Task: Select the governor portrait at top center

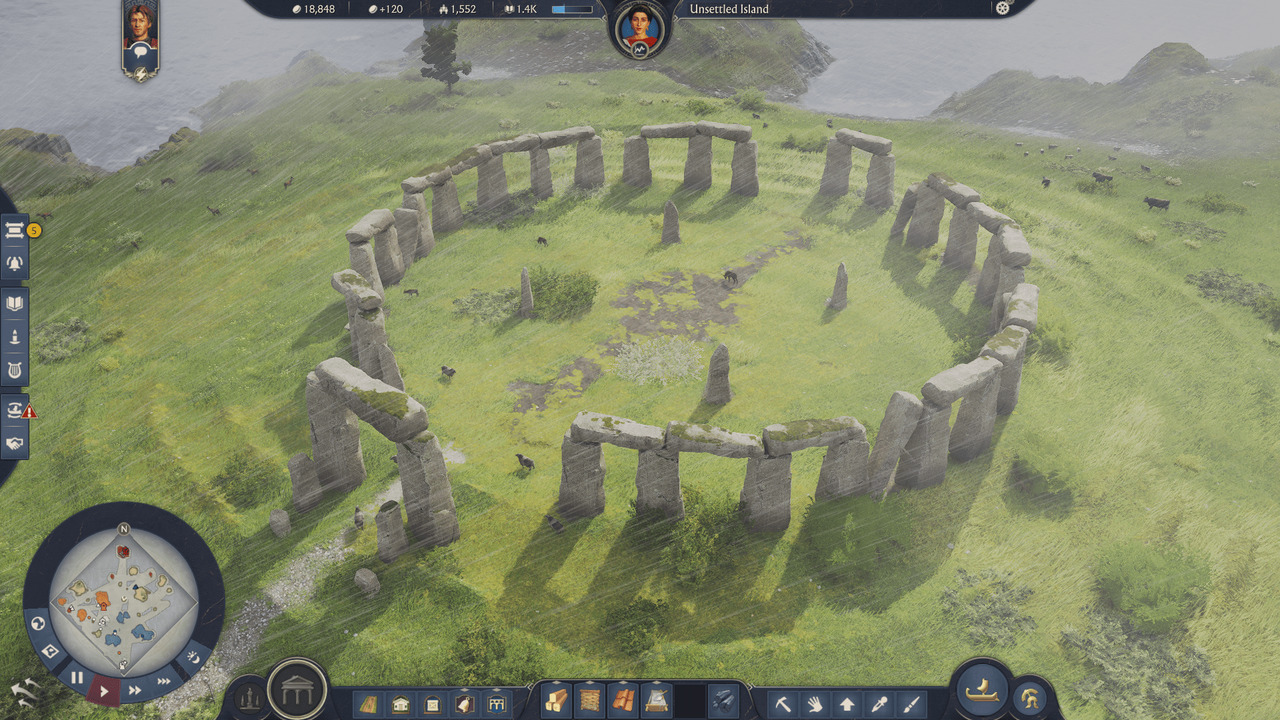Action: click(x=639, y=29)
